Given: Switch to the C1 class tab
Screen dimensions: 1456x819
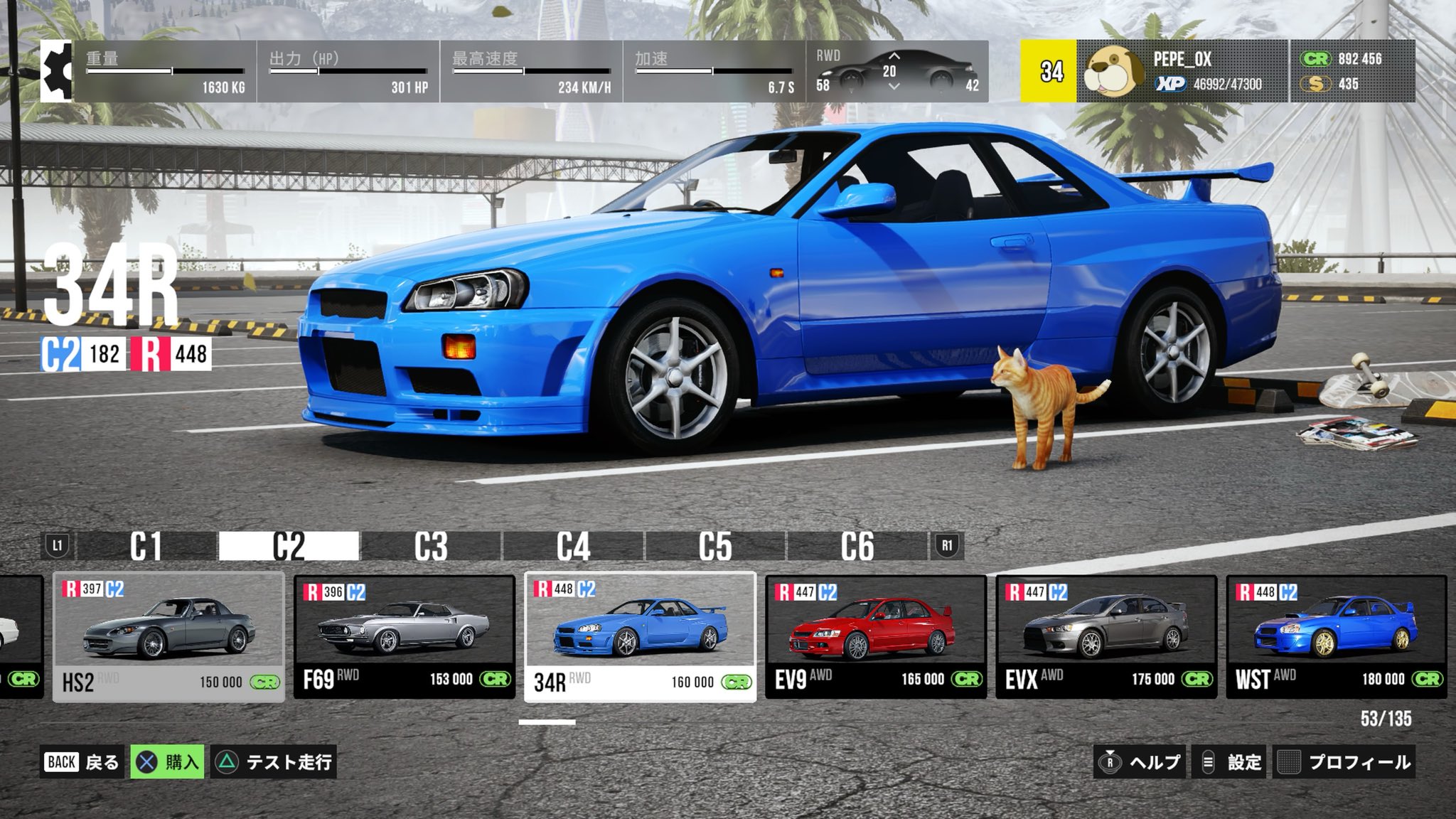Looking at the screenshot, I should [146, 546].
